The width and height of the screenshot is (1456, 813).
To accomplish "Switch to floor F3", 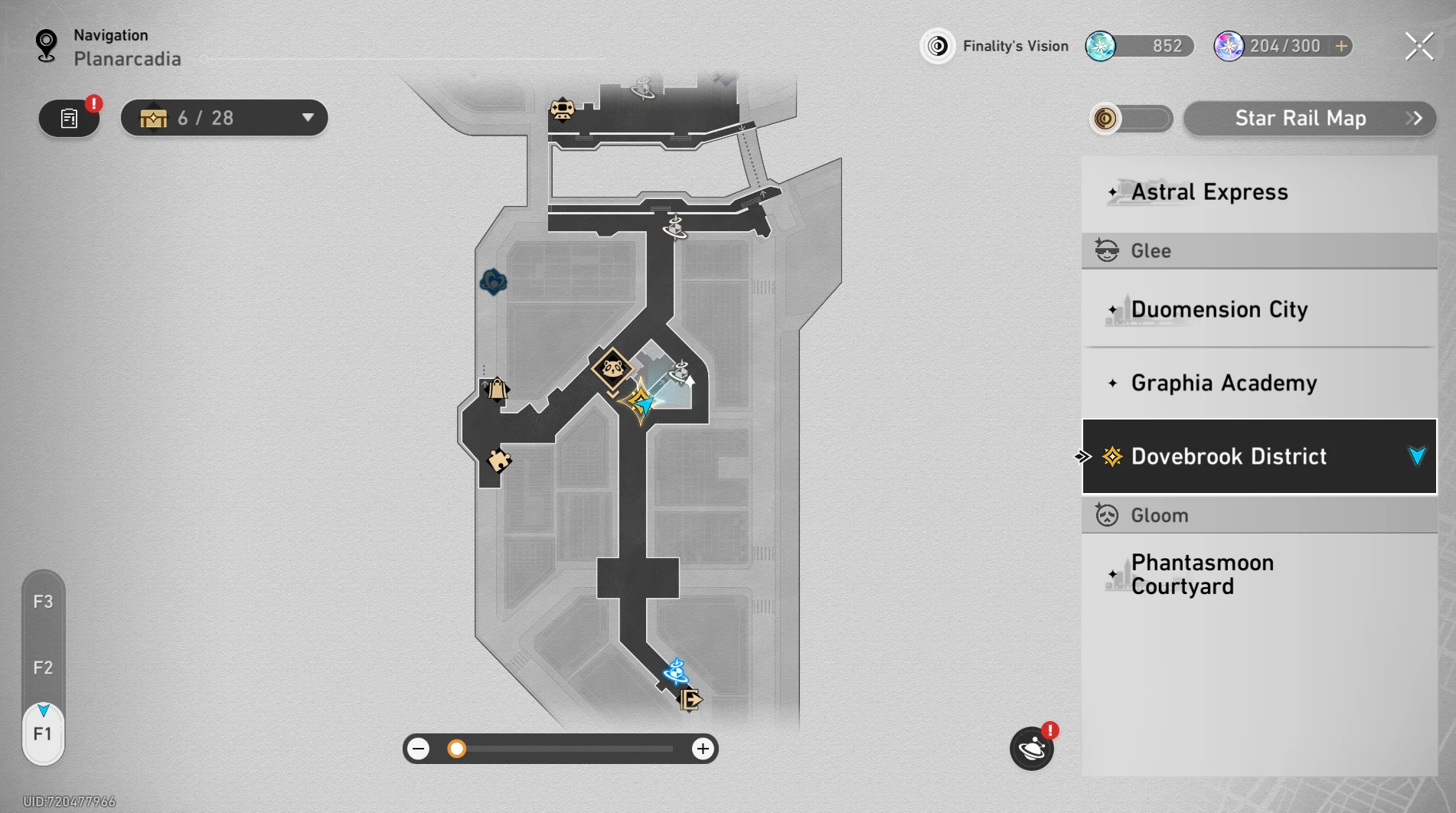I will (x=43, y=602).
